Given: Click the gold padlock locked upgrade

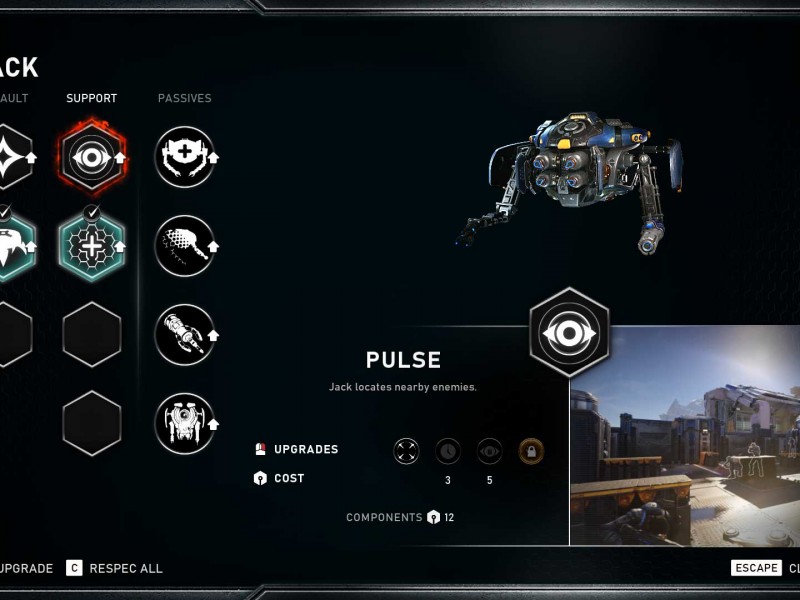Looking at the screenshot, I should (x=531, y=451).
